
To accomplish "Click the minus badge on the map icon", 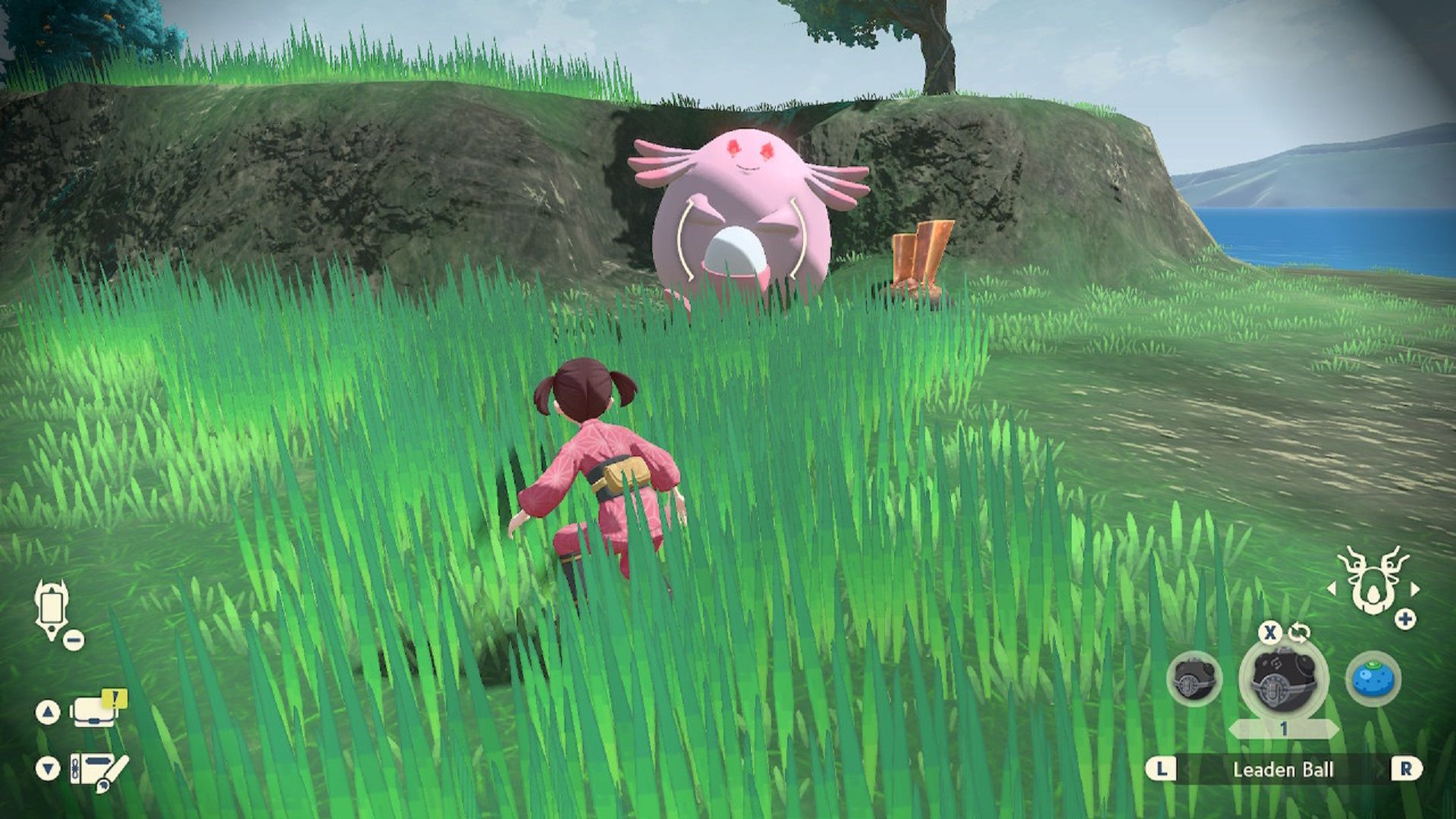I will [73, 639].
